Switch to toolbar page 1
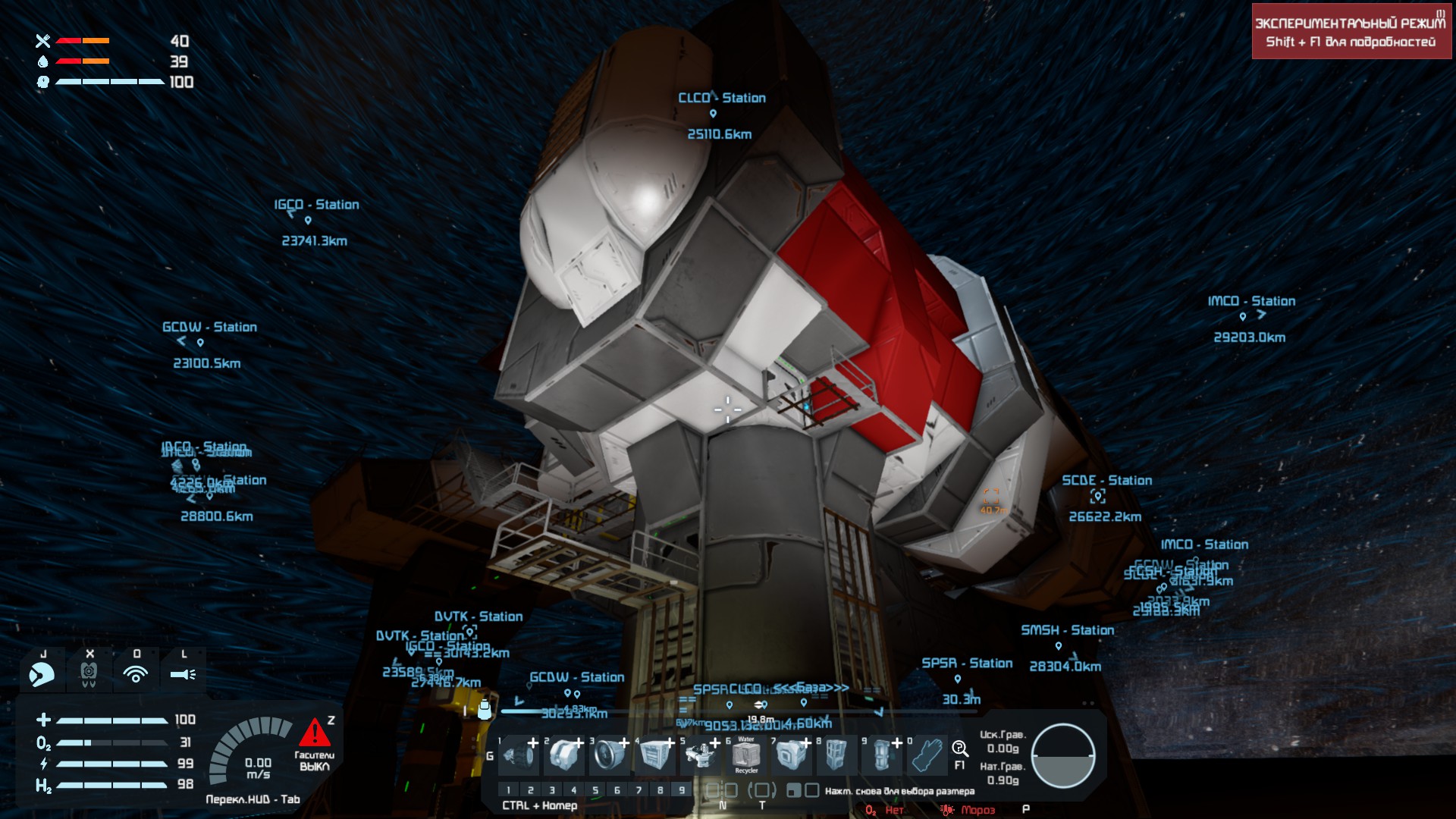 (509, 790)
